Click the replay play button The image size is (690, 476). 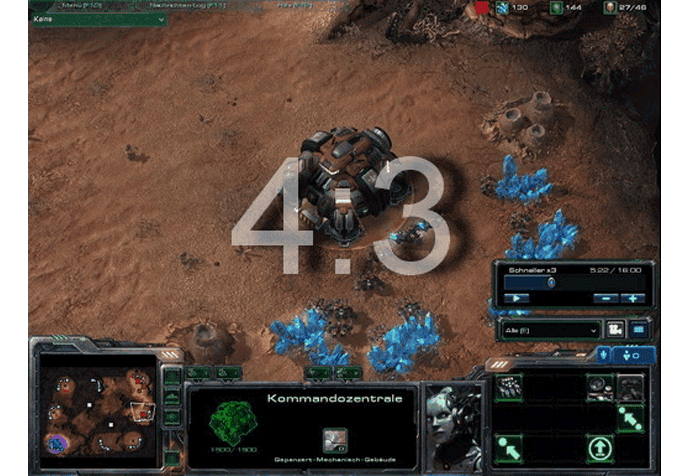click(x=516, y=298)
